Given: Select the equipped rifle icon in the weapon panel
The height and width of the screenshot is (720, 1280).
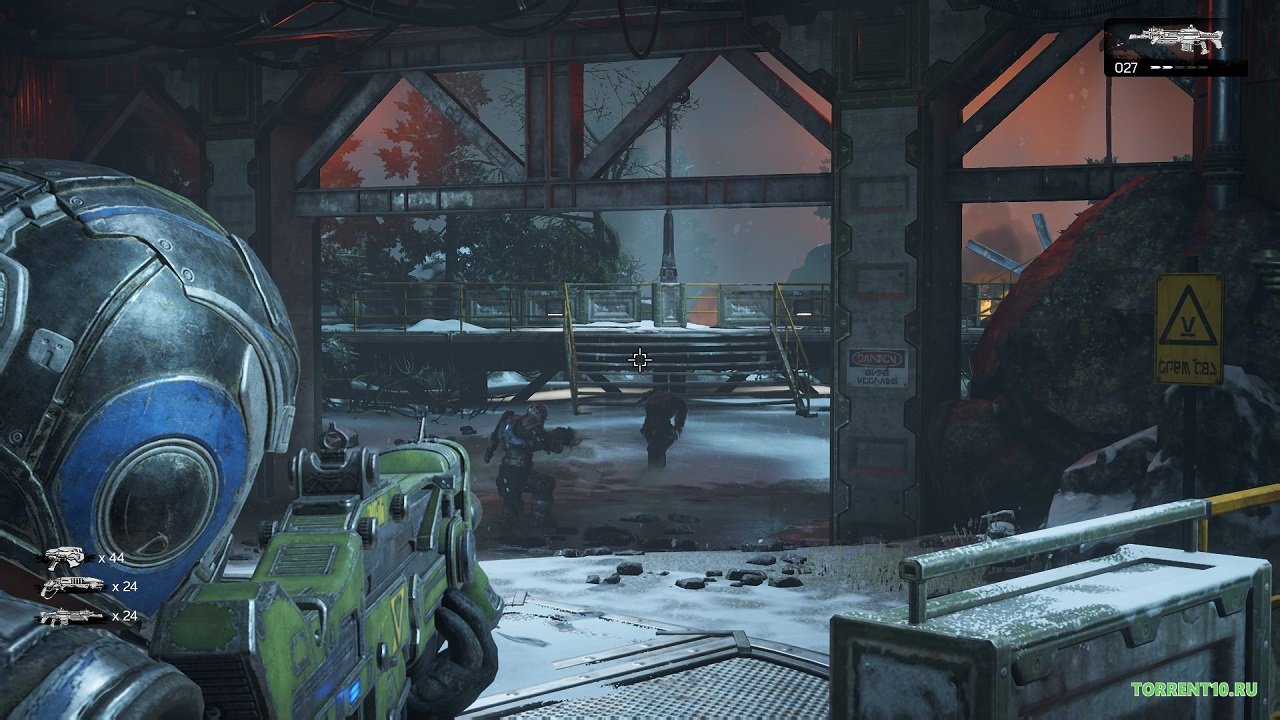Looking at the screenshot, I should [x=1175, y=39].
